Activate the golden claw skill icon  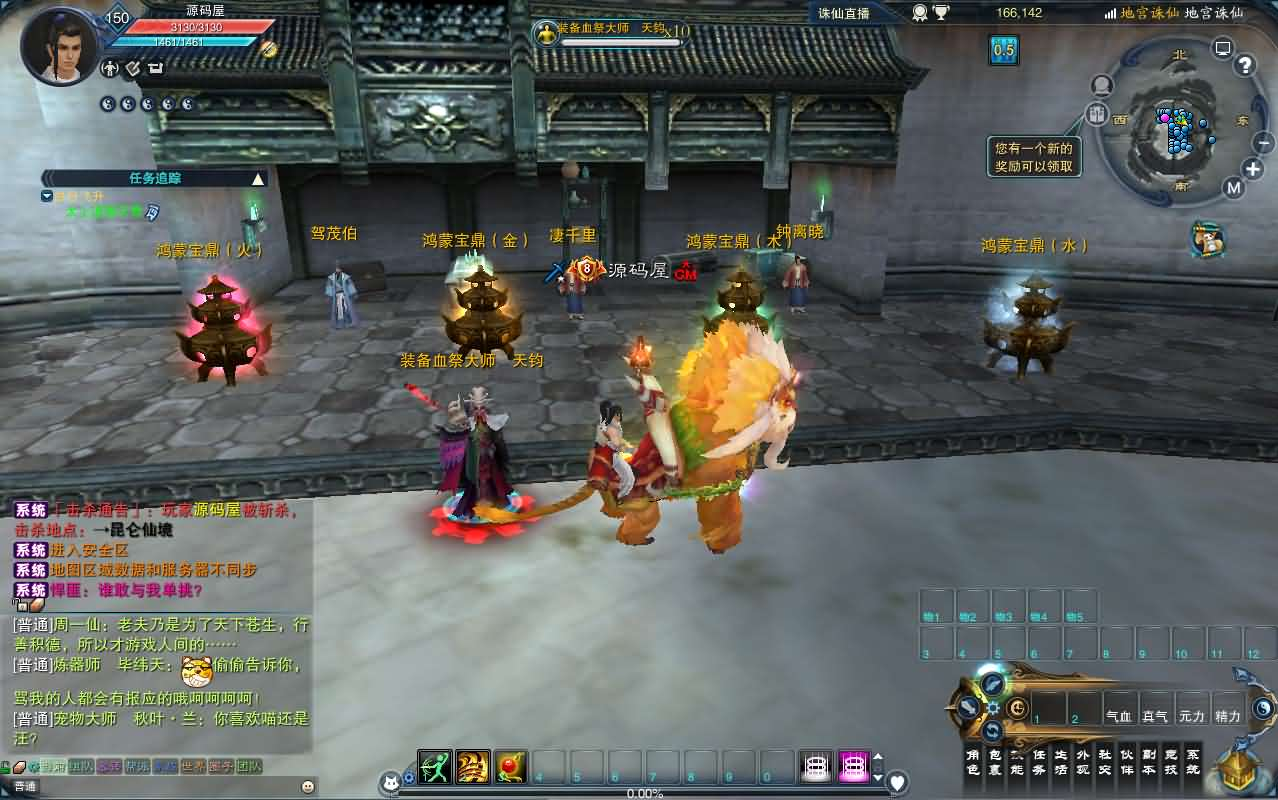point(473,767)
